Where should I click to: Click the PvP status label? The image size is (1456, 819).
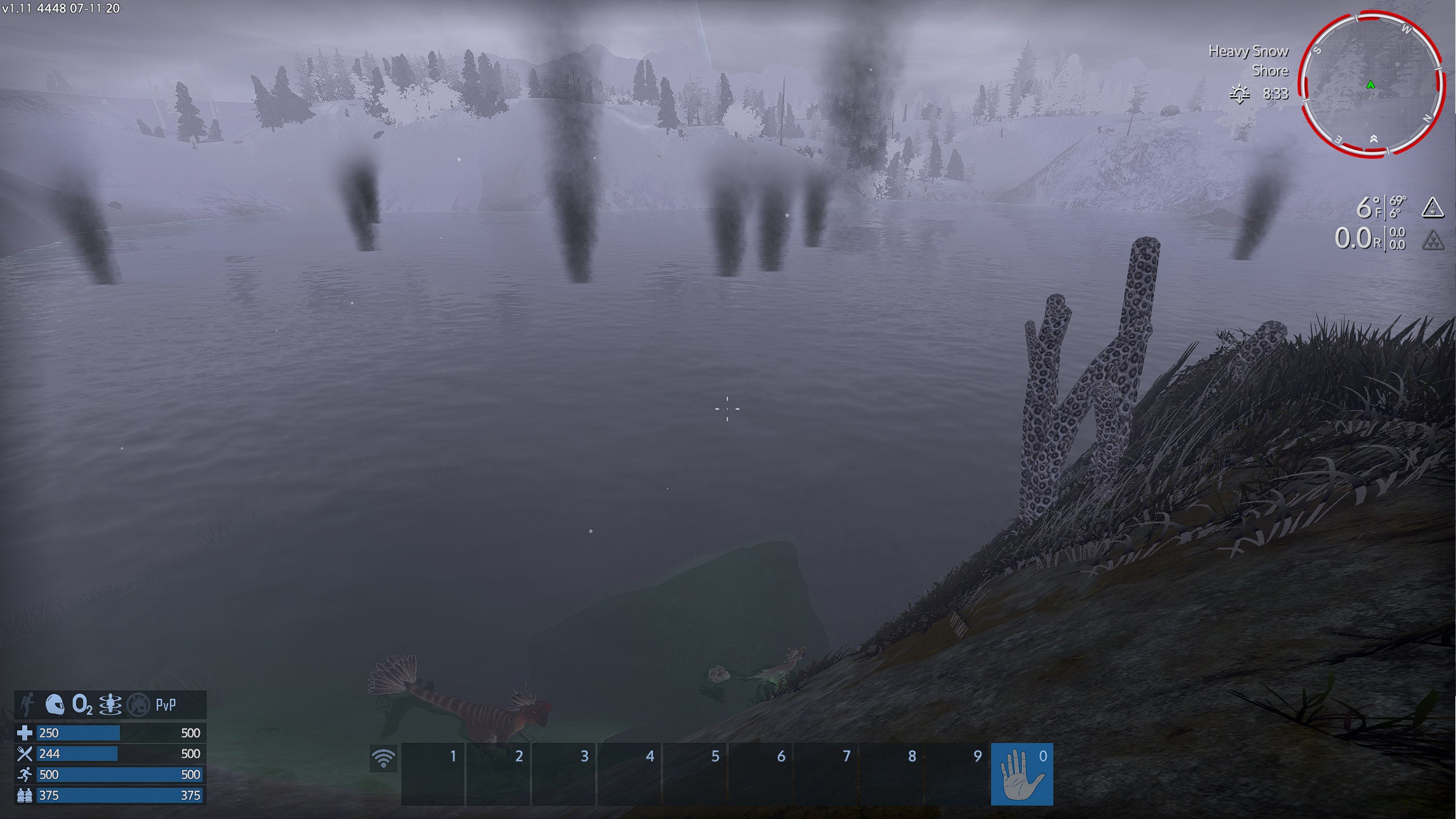point(166,705)
